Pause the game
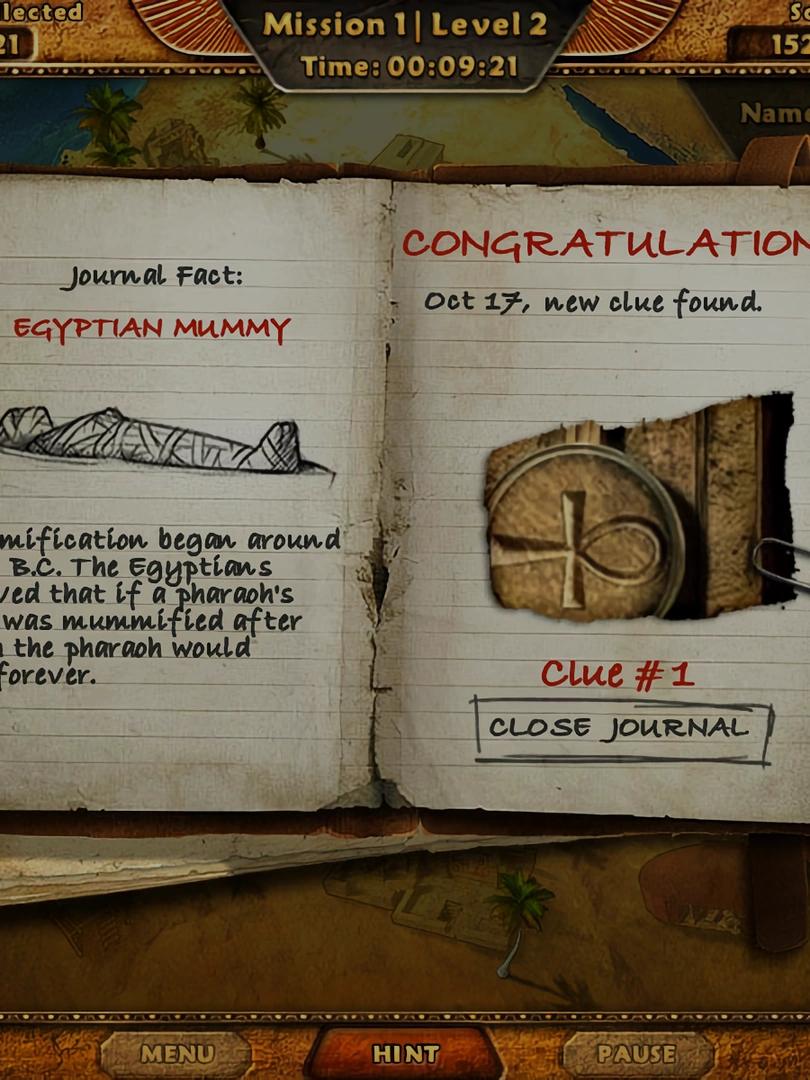Screen dimensions: 810x1080 [636, 1054]
